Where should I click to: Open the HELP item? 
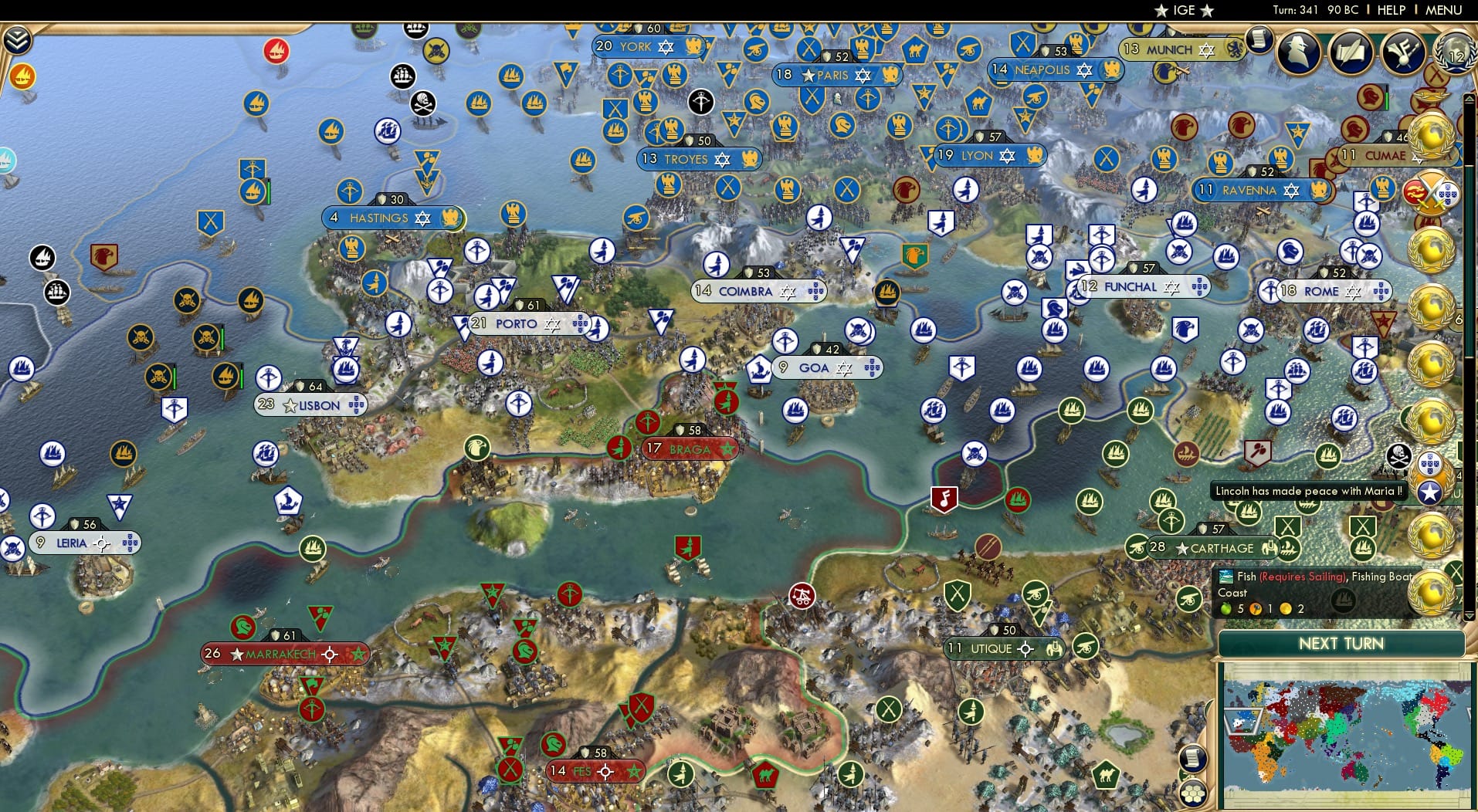click(x=1390, y=10)
